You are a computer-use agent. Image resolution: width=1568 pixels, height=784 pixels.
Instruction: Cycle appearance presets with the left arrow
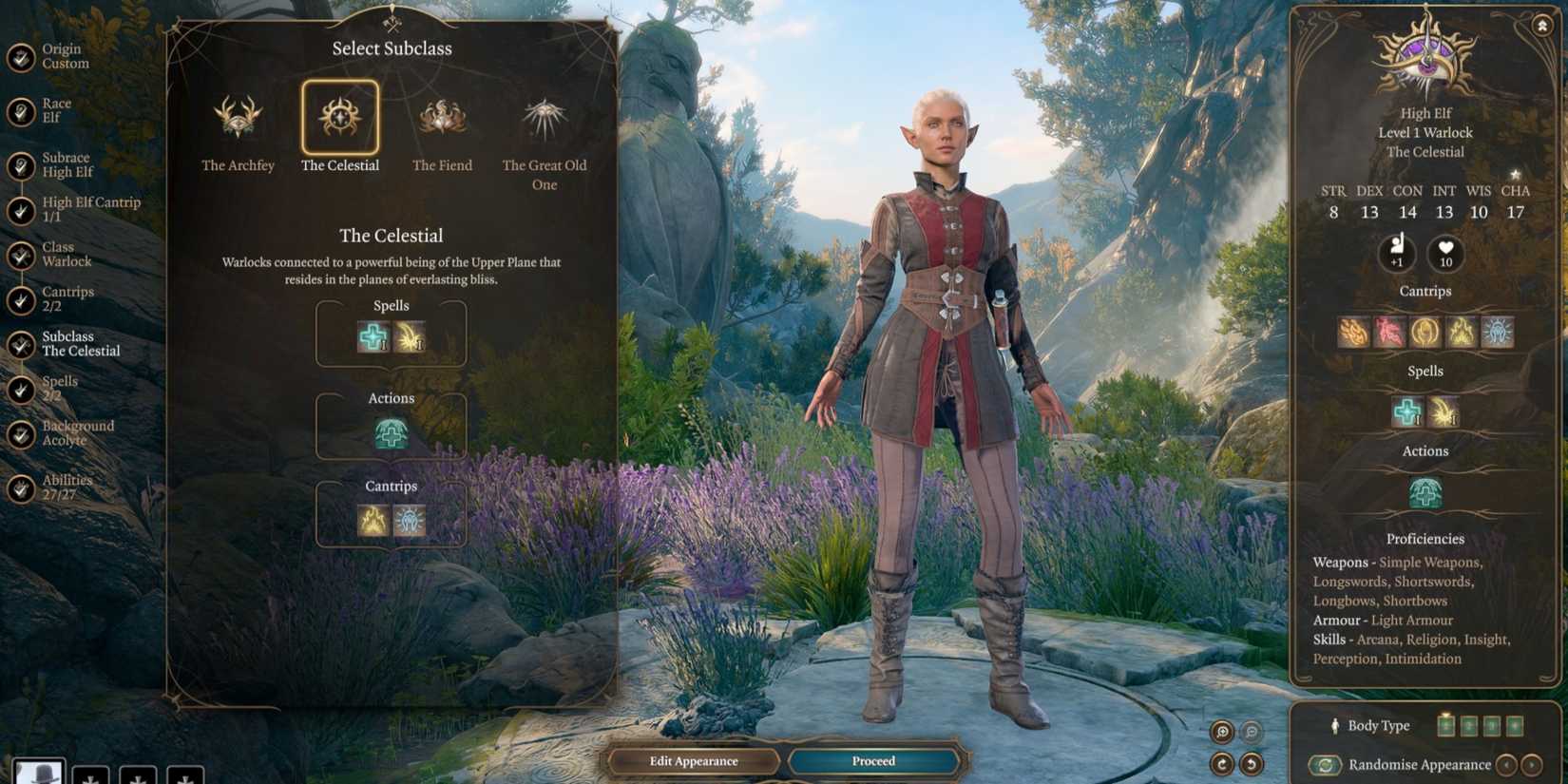1507,764
